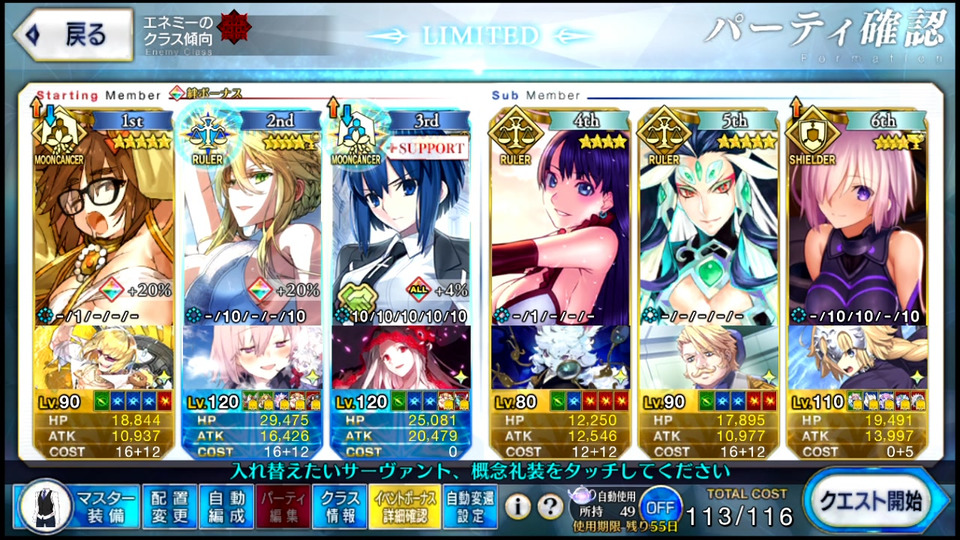Show イベントボーナス詳細確認 event bonus details
This screenshot has height=540, width=960.
coord(403,505)
